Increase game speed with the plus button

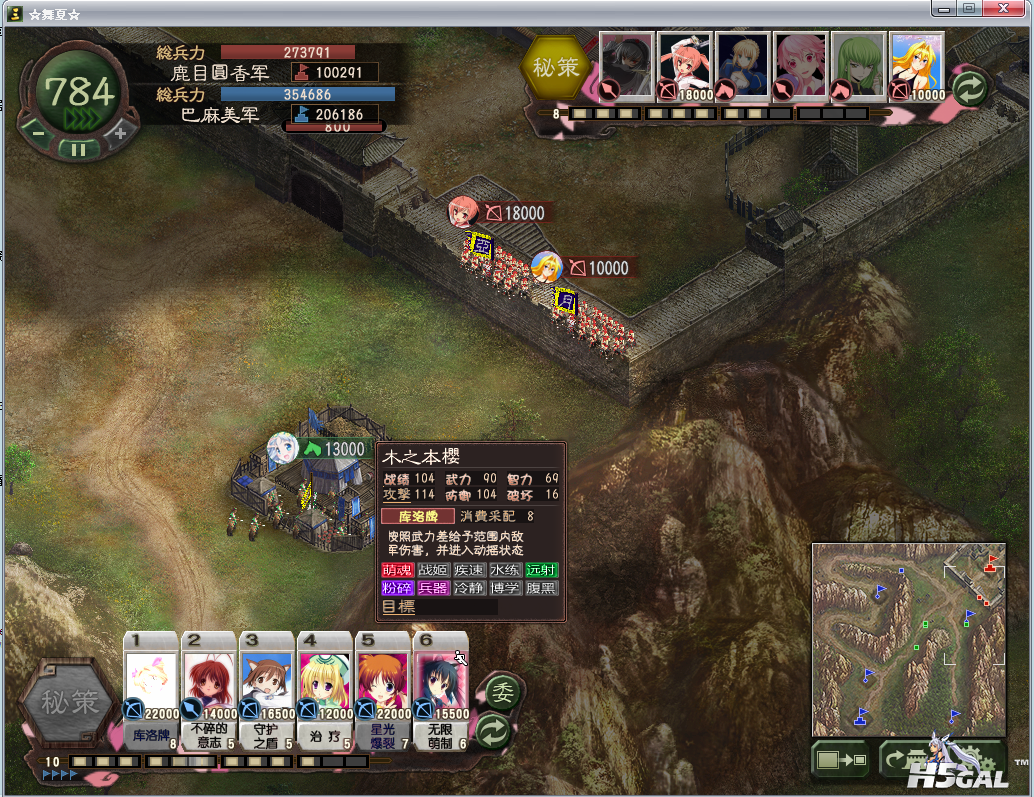pyautogui.click(x=120, y=132)
